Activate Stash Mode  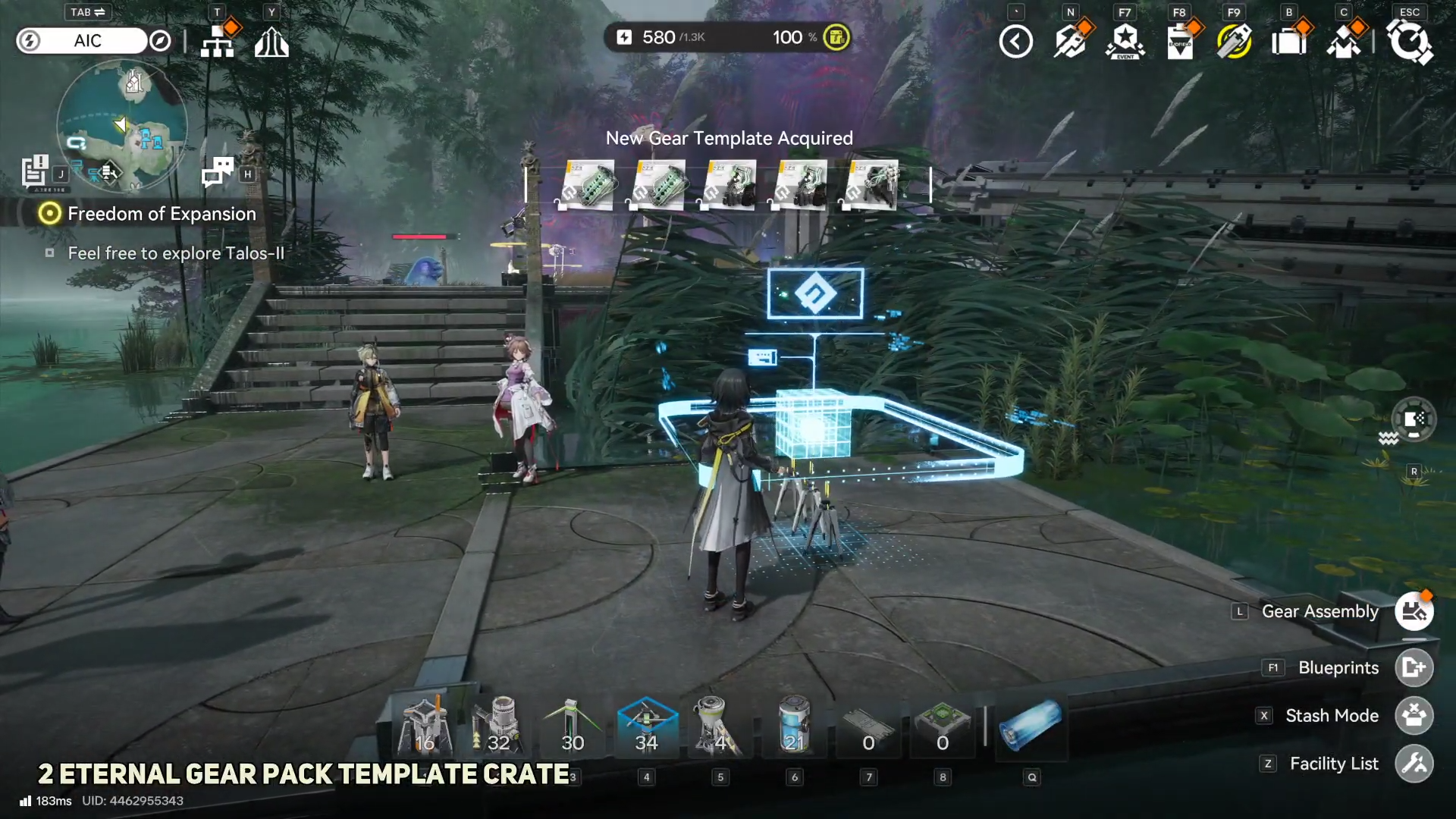[x=1414, y=716]
